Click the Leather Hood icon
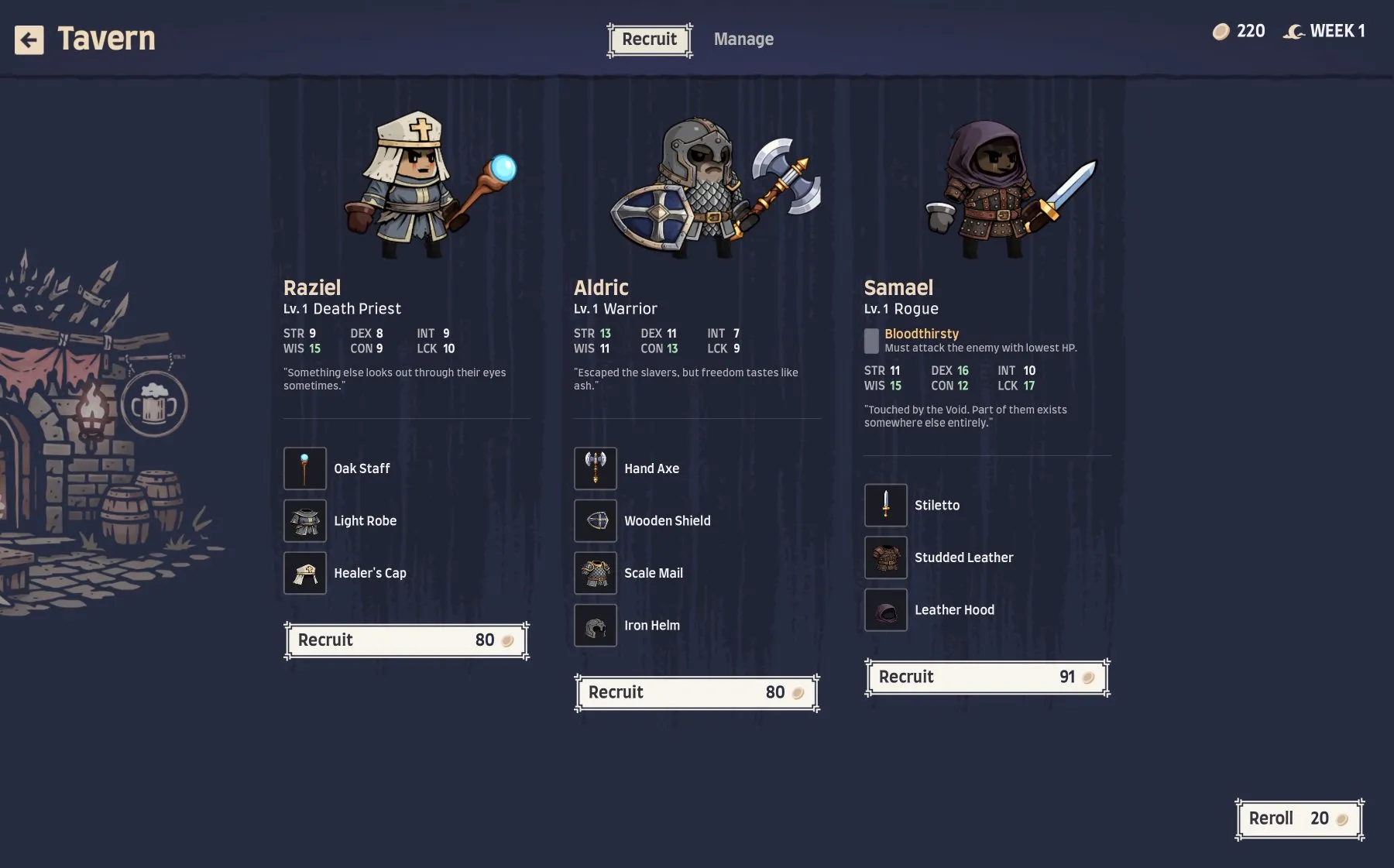The image size is (1394, 868). pos(885,609)
